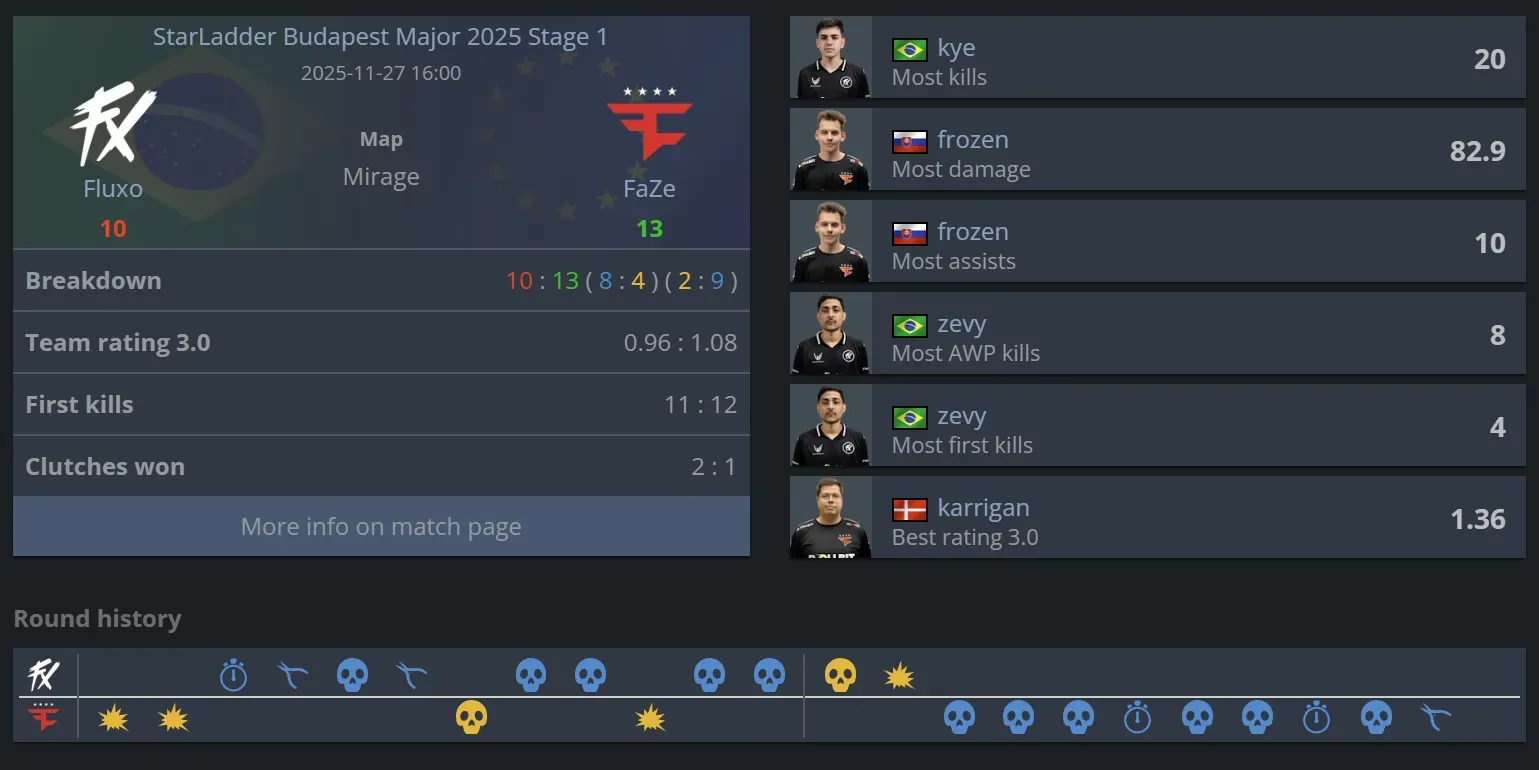This screenshot has height=770, width=1539.
Task: Click the yellow skull icon in FaZe's round history
Action: click(472, 718)
